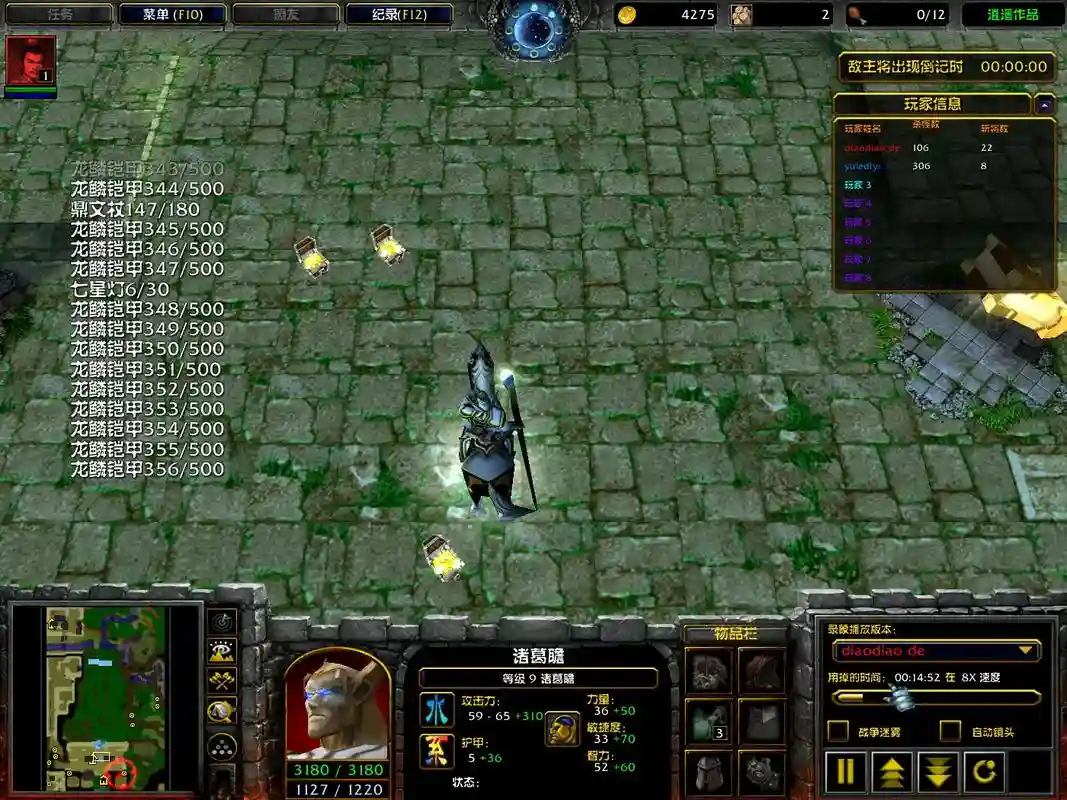Viewport: 1067px width, 800px height.
Task: Open the replay player dropdown showing diaodiao de
Action: pyautogui.click(x=935, y=651)
